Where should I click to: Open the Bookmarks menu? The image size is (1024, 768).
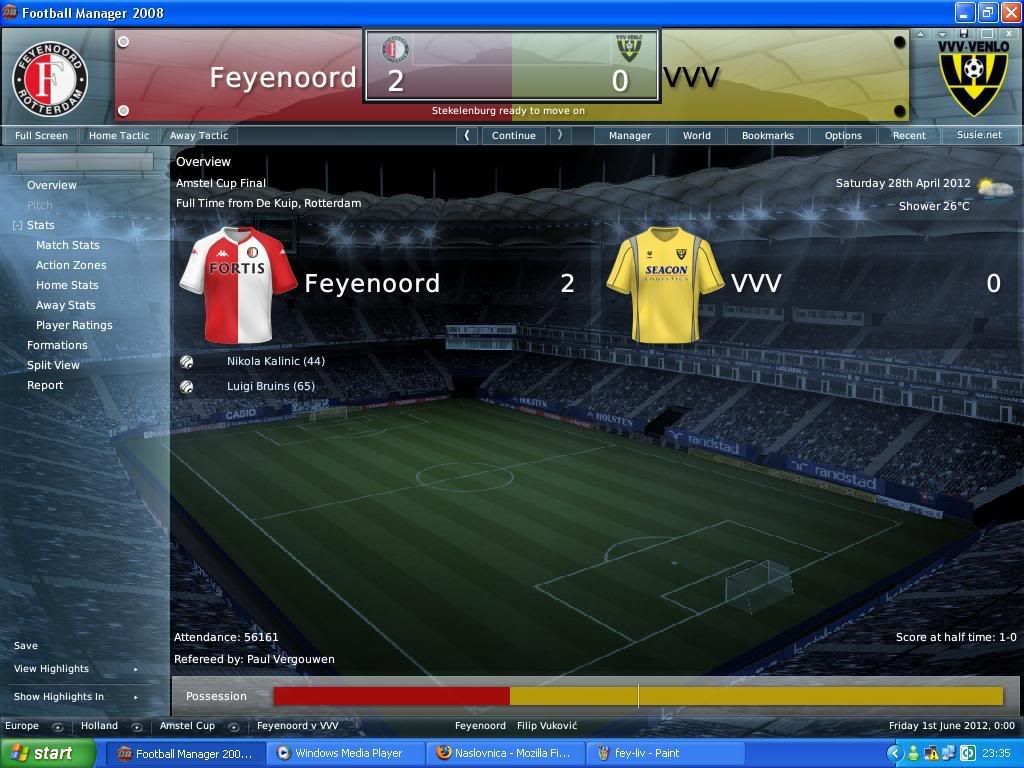coord(767,135)
